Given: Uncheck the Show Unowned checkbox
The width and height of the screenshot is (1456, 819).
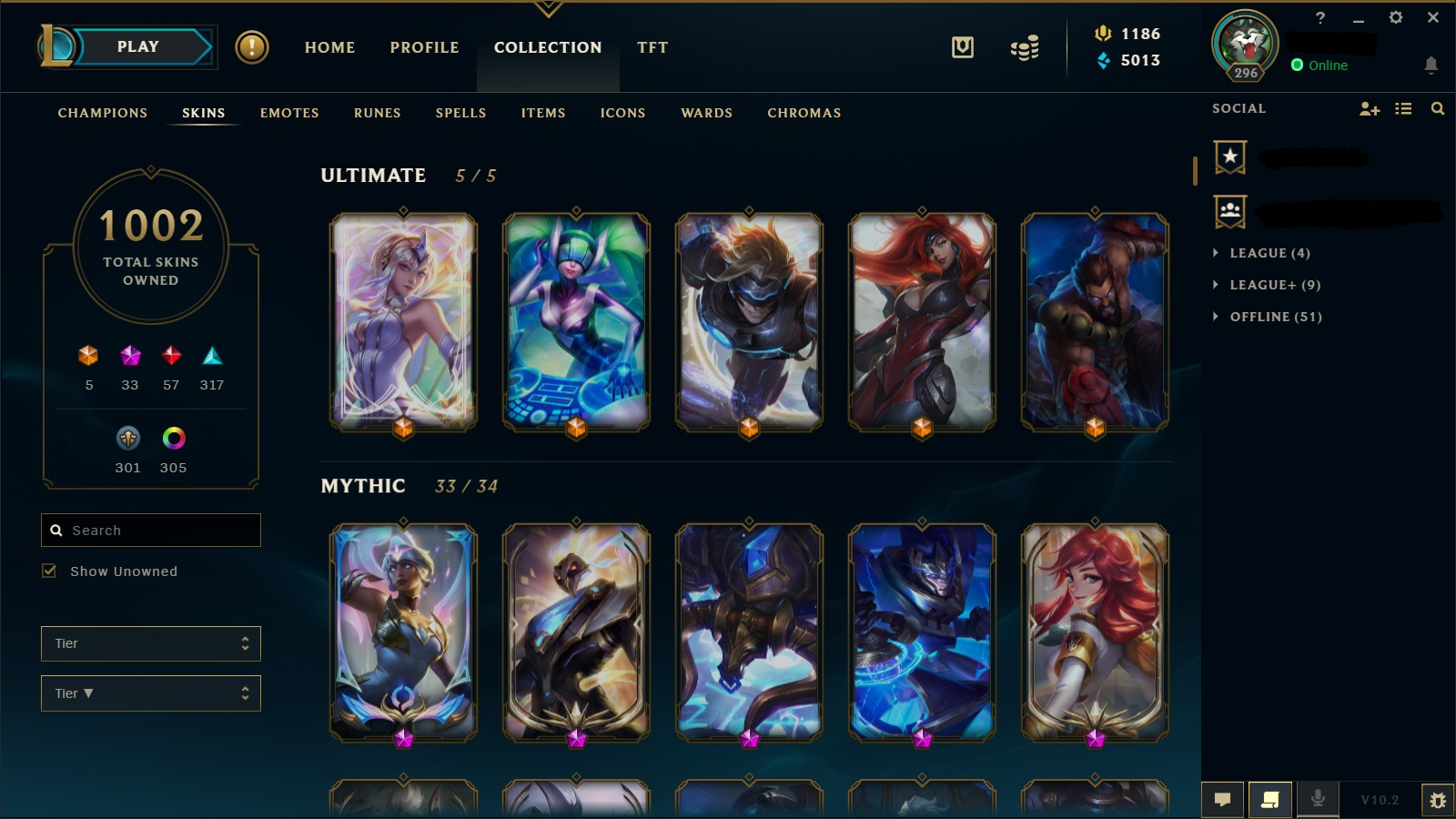Looking at the screenshot, I should click(50, 571).
